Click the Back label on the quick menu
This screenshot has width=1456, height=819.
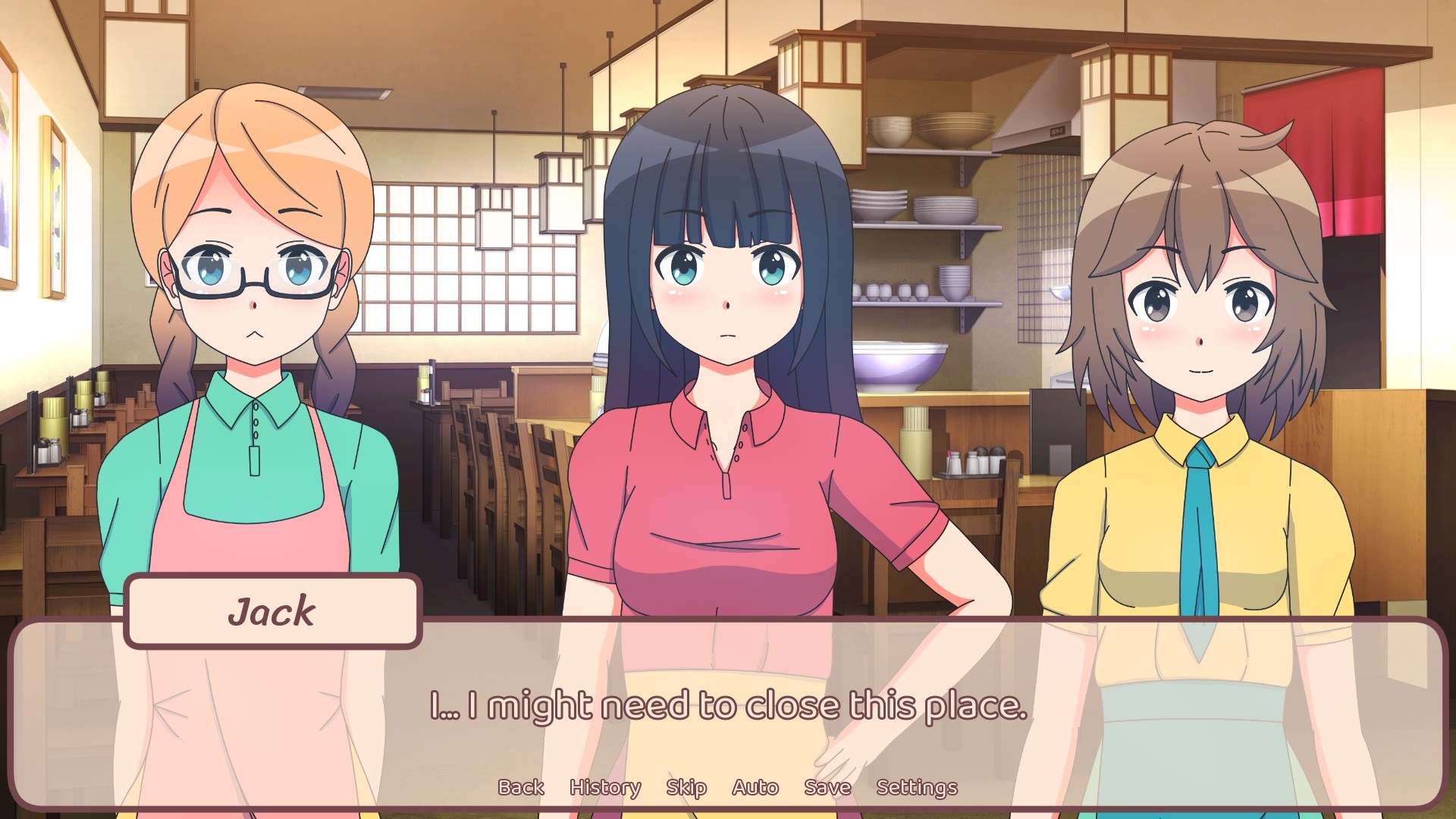click(x=520, y=788)
